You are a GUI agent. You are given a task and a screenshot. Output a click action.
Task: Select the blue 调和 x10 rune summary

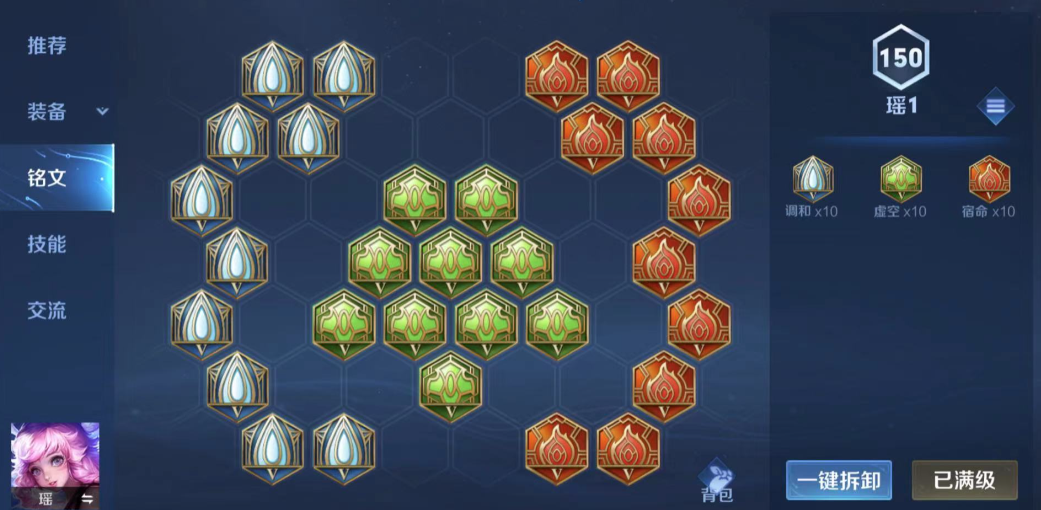[812, 186]
